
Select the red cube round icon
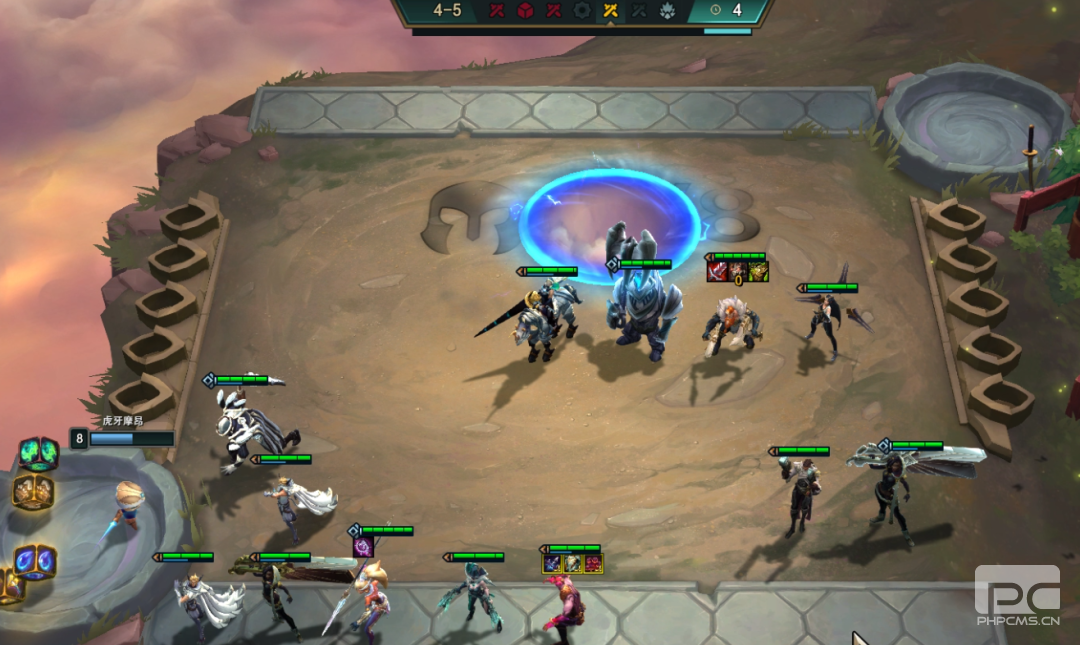coord(525,11)
